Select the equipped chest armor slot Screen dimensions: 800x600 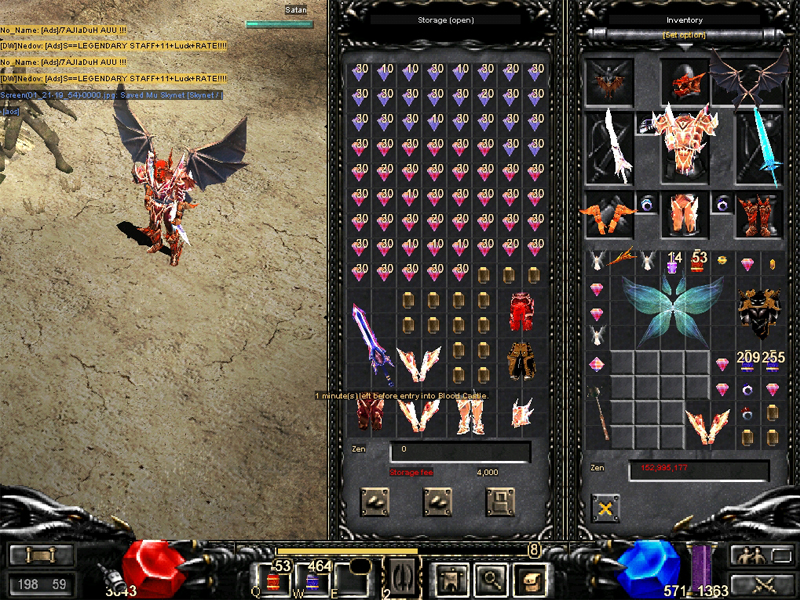point(685,140)
